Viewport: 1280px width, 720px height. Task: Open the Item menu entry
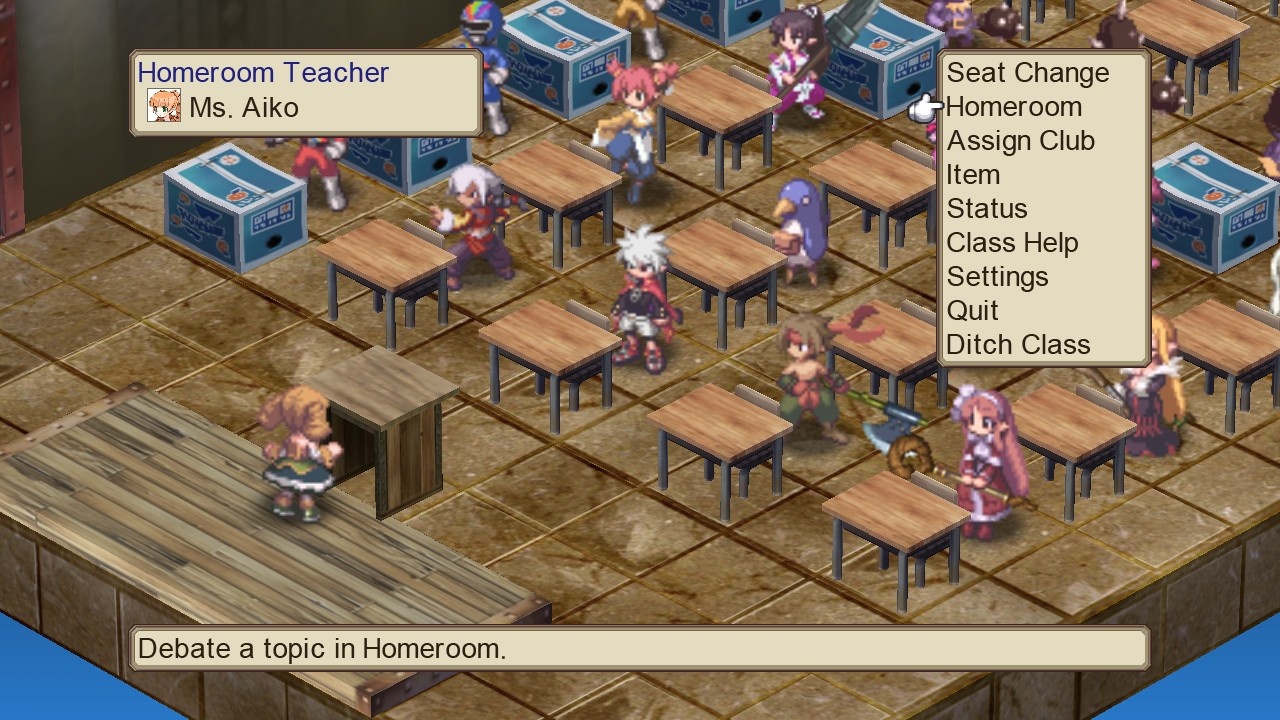[974, 174]
